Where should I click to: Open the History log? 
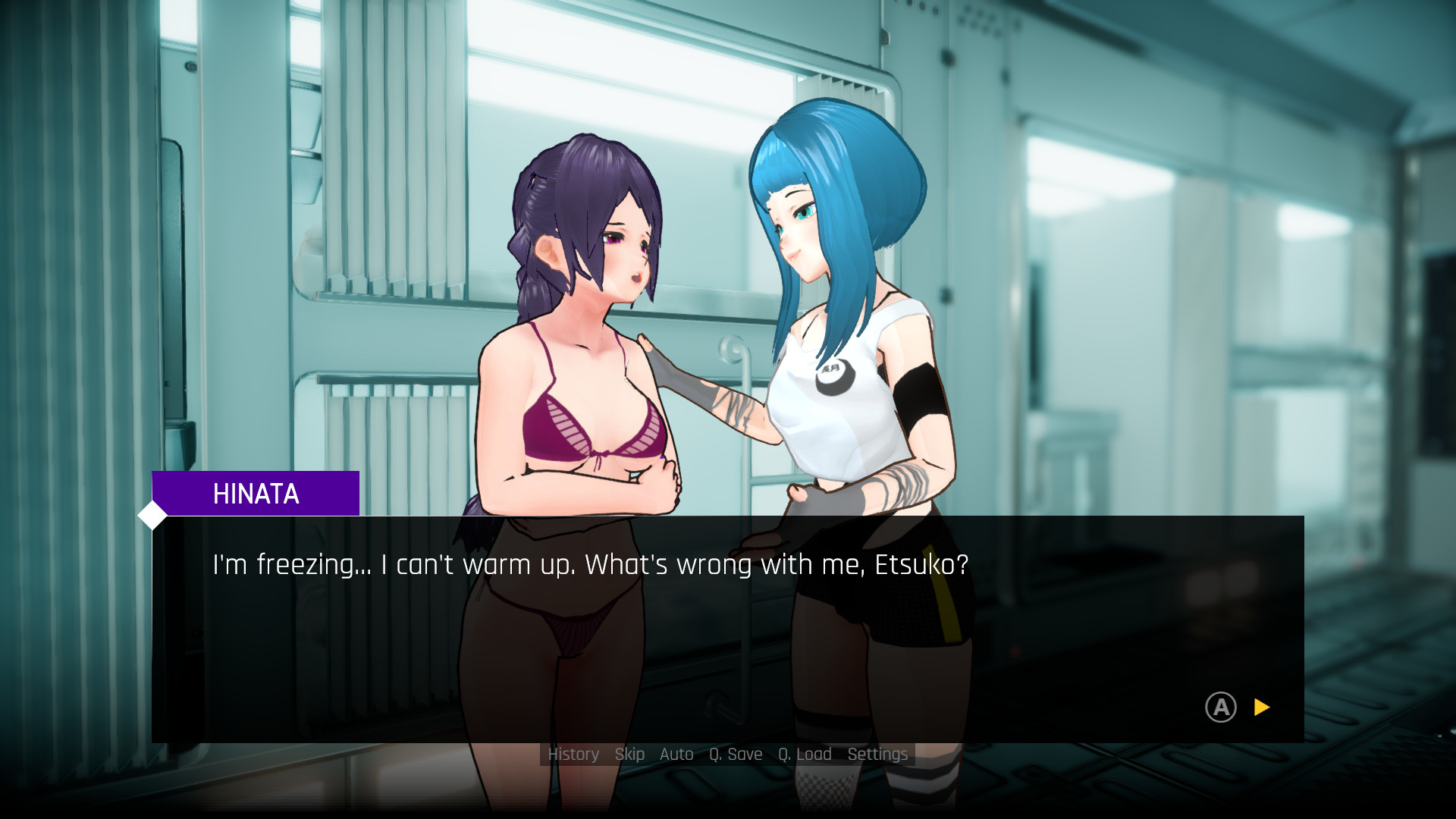(x=573, y=755)
